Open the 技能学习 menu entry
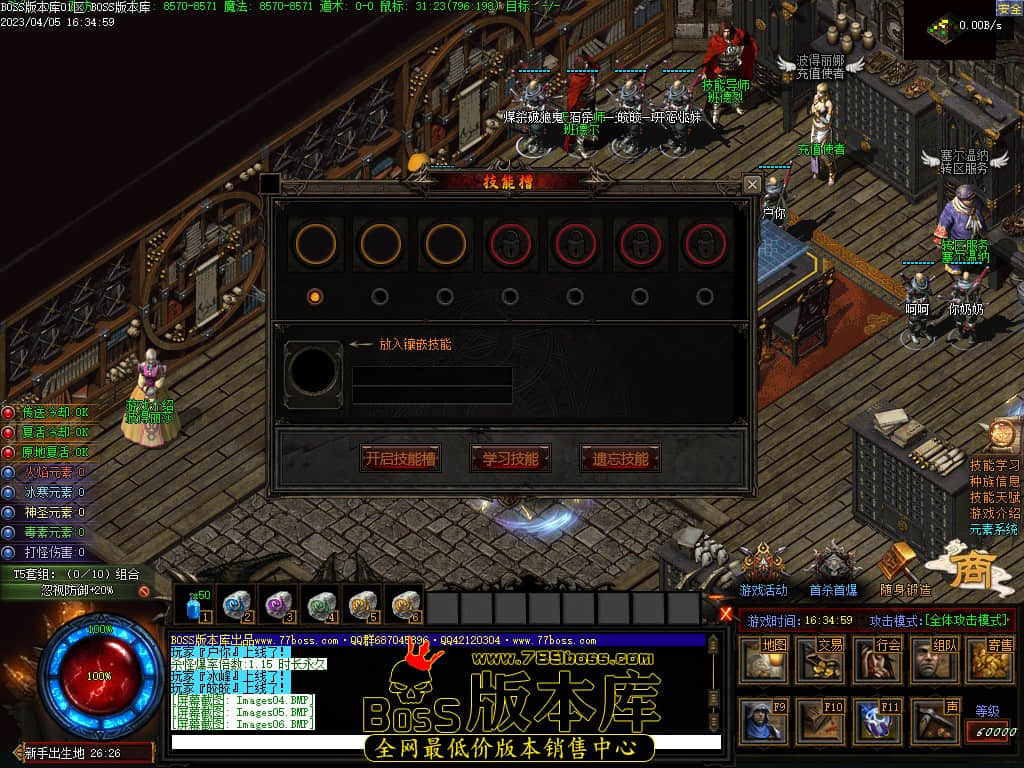 995,465
